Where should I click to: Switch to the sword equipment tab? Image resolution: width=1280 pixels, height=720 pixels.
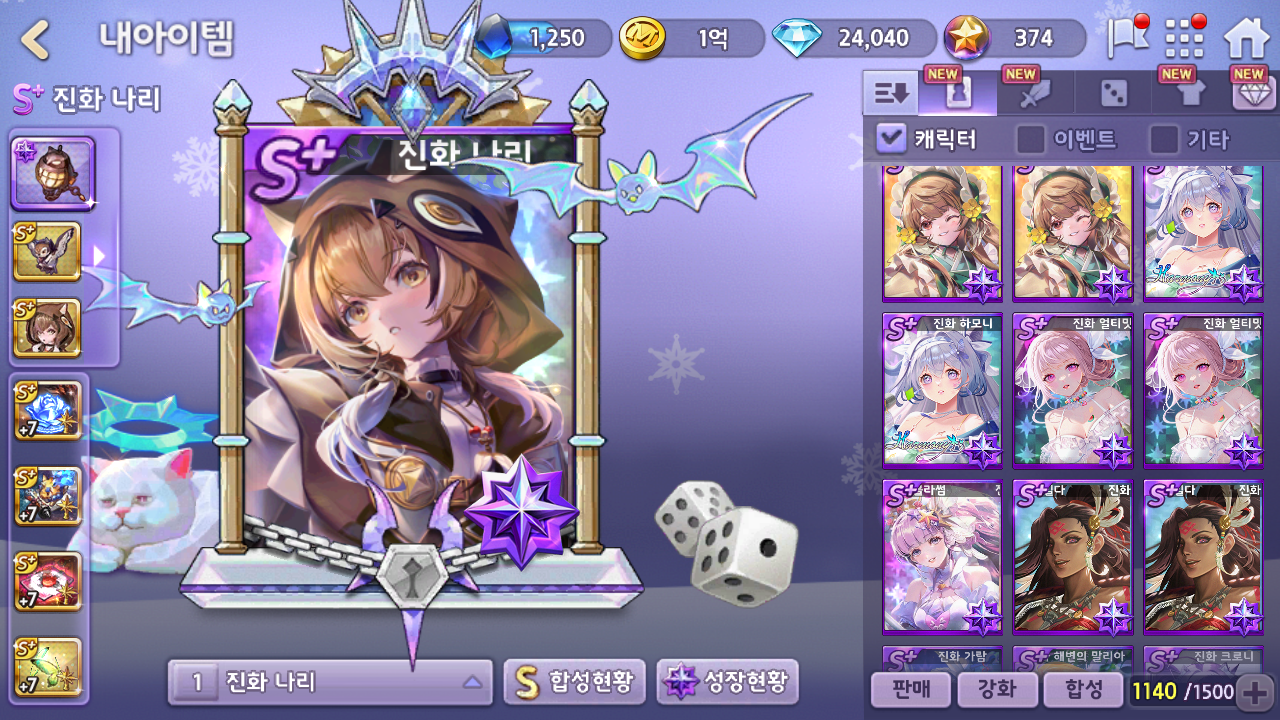coord(1035,94)
